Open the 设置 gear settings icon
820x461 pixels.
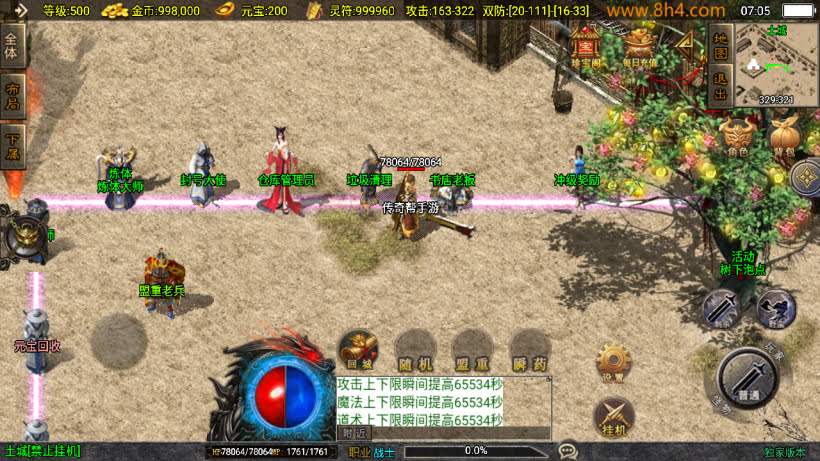coord(612,362)
